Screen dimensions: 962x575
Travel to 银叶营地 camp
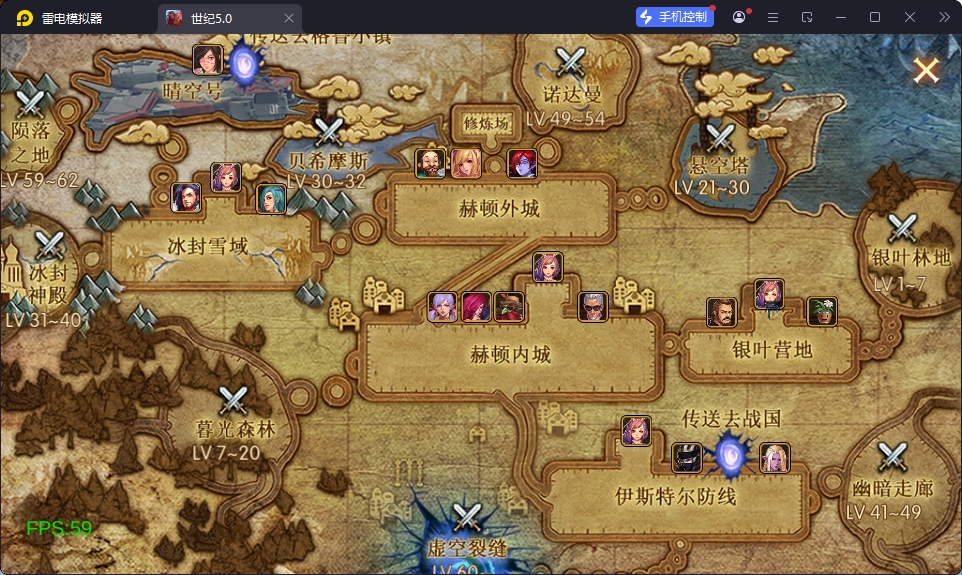click(772, 348)
